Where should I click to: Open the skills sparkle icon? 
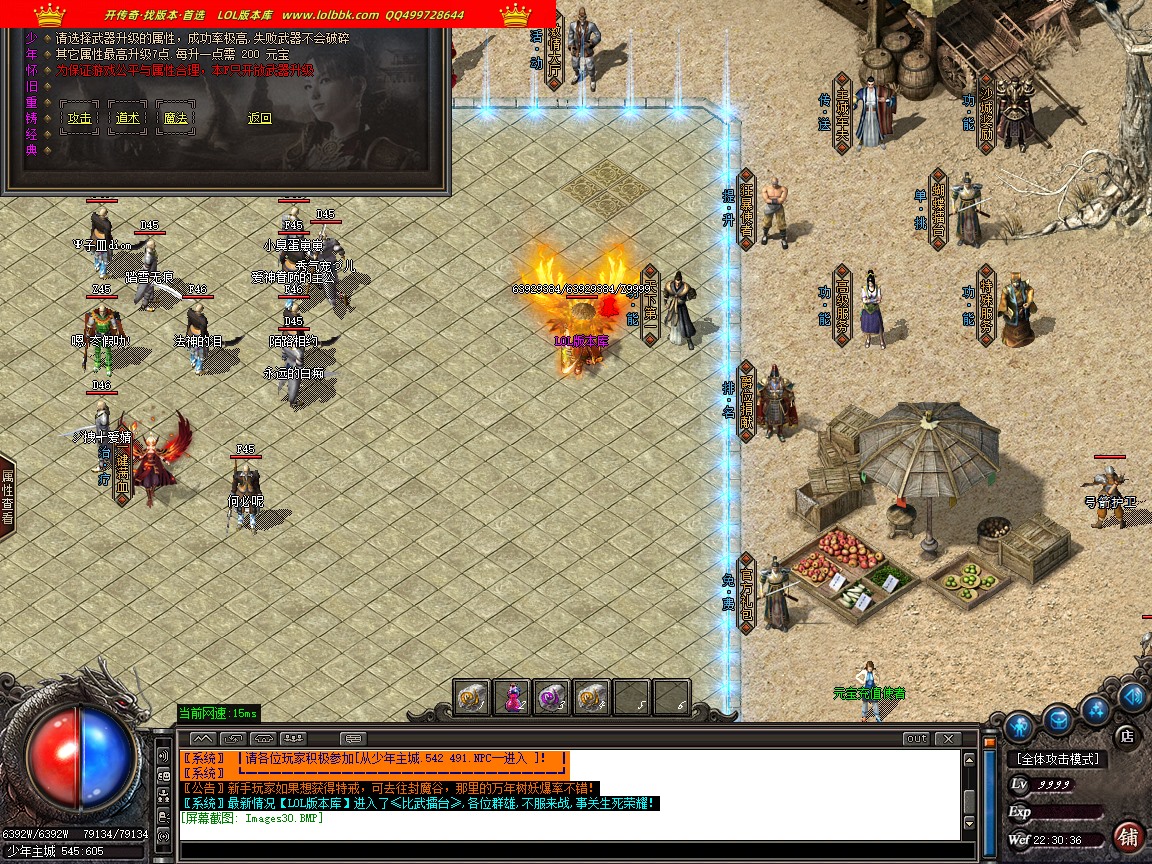coord(1097,708)
